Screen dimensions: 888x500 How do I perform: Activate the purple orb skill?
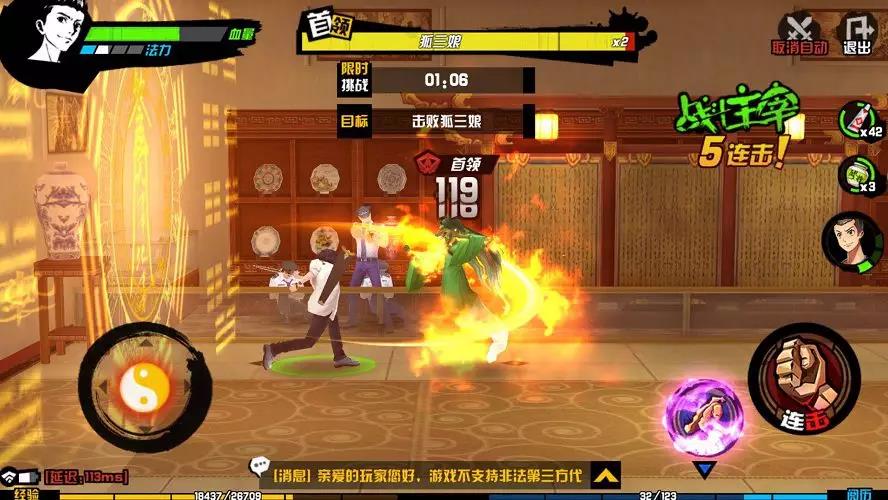[x=704, y=418]
